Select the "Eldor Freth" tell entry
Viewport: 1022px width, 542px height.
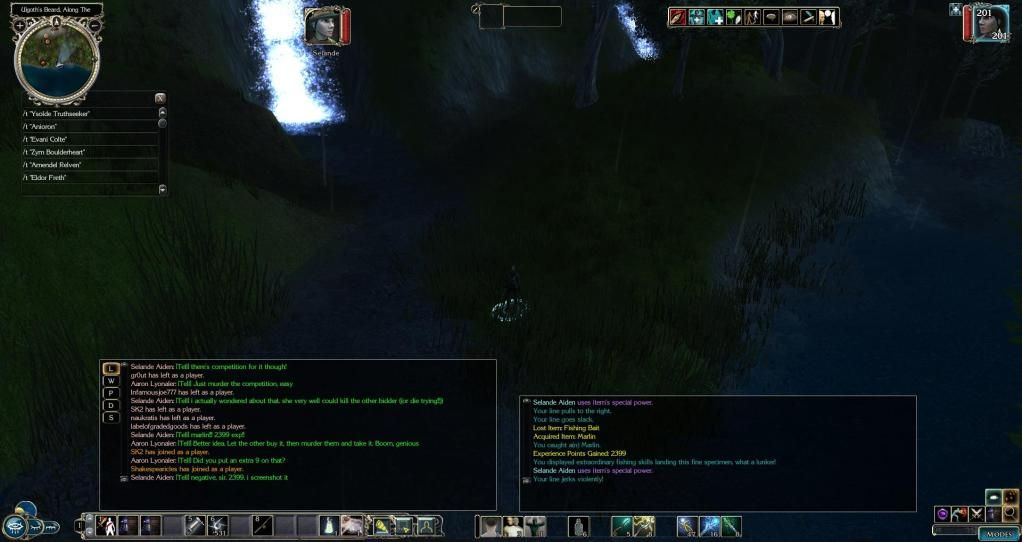pos(89,178)
